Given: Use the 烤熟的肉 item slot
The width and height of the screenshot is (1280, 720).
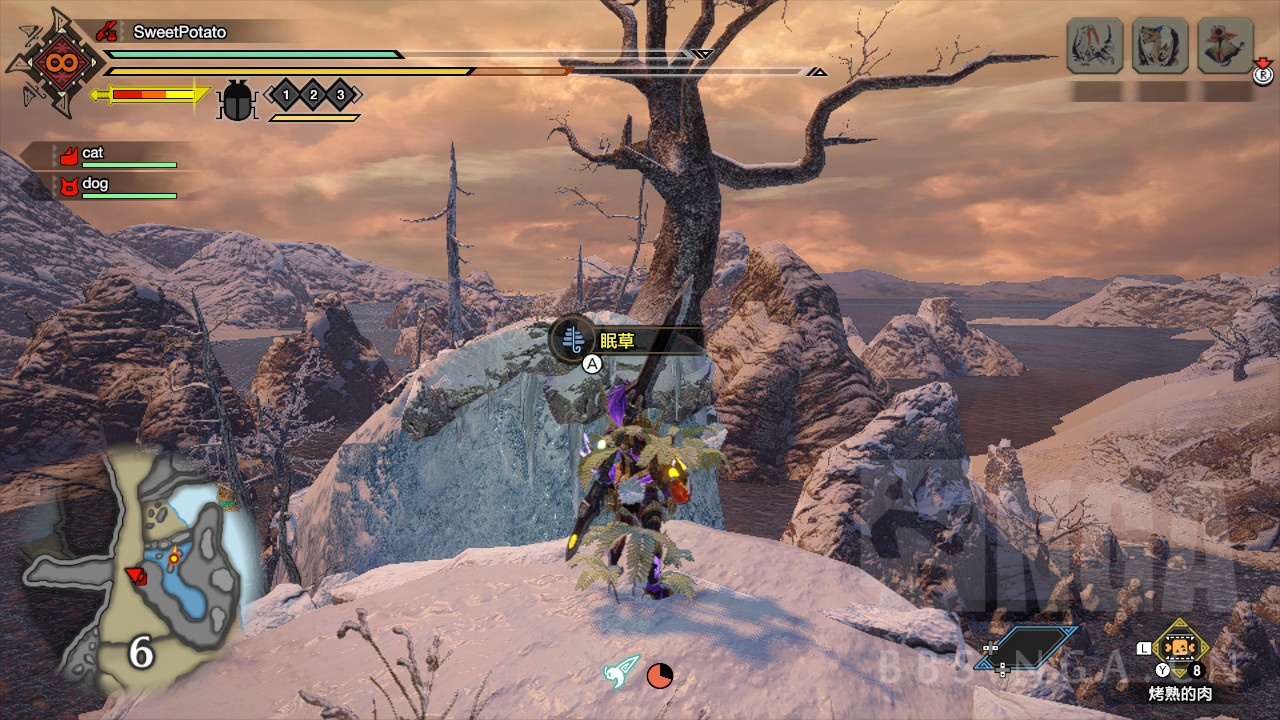Looking at the screenshot, I should tap(1181, 649).
